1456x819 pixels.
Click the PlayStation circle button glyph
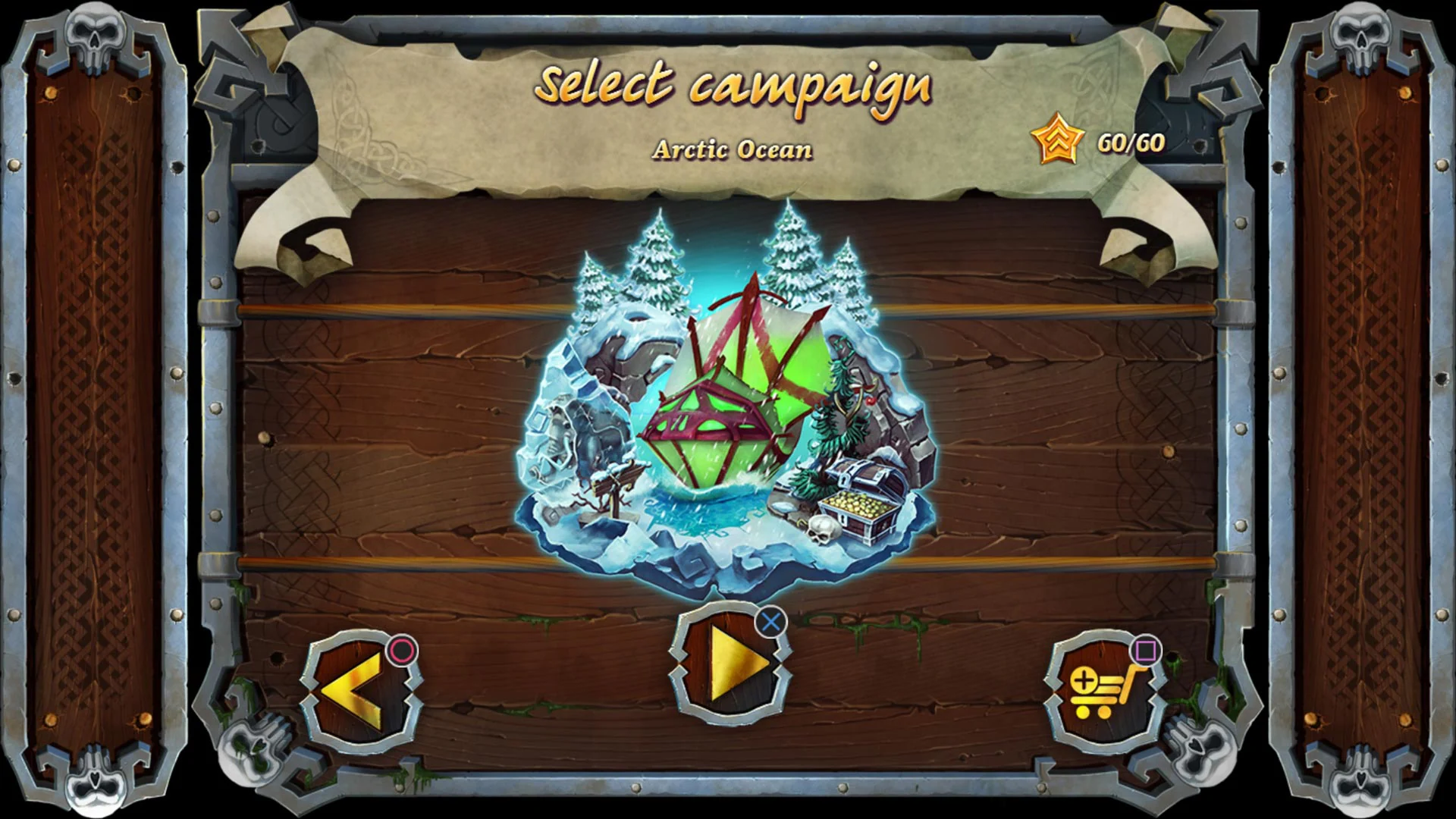pyautogui.click(x=402, y=651)
